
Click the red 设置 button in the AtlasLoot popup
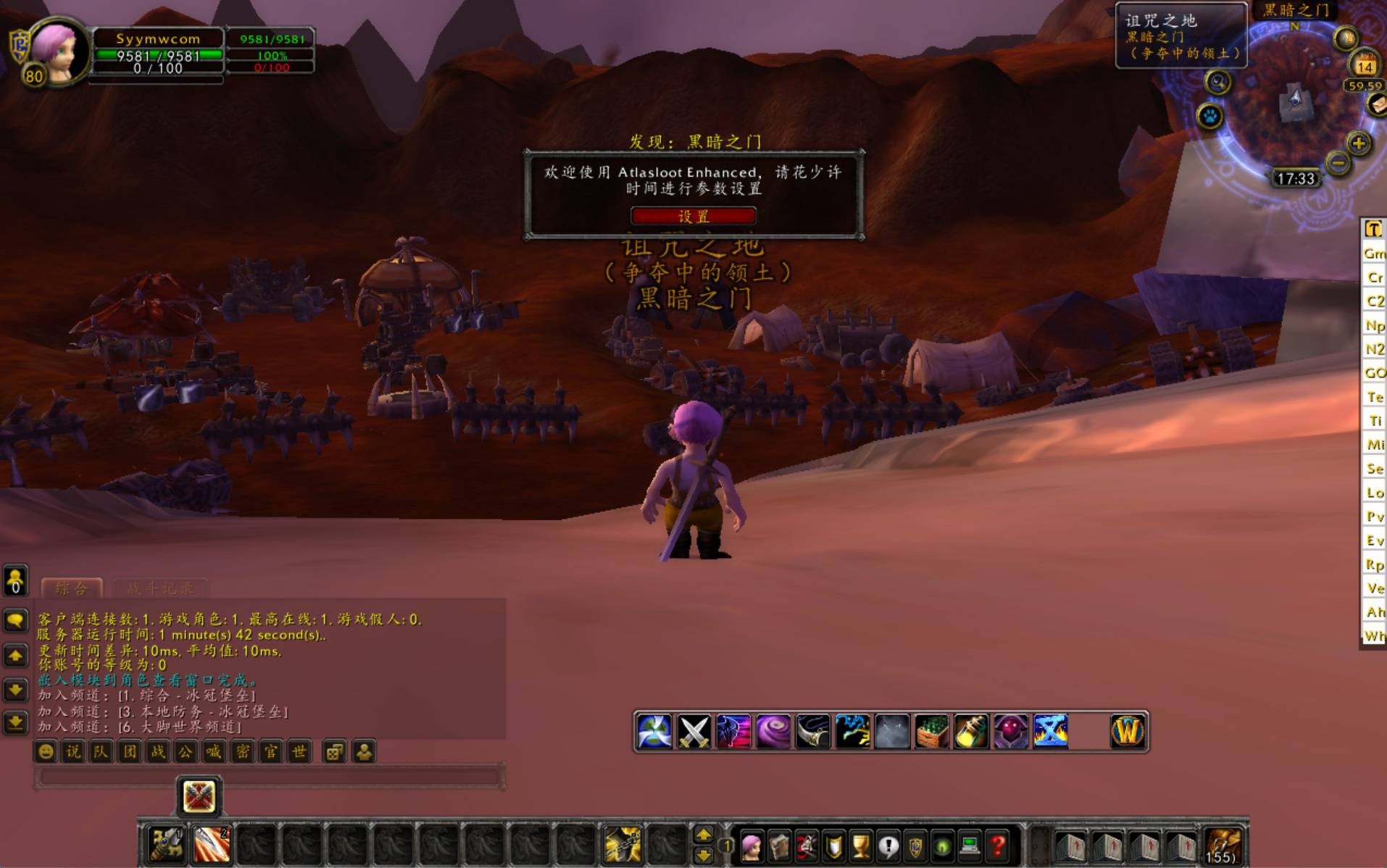point(693,216)
